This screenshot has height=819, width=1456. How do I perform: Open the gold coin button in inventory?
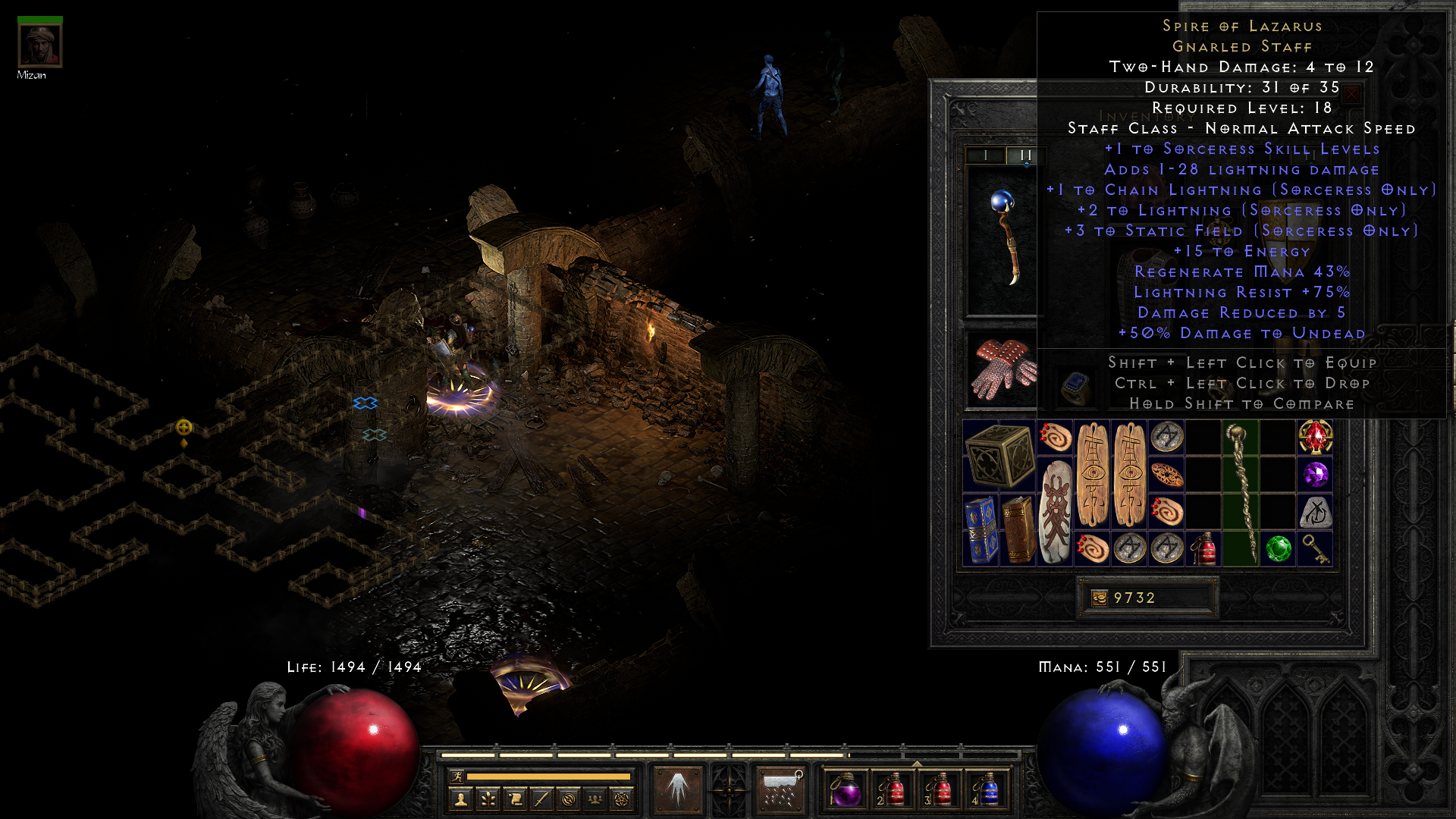[x=1099, y=598]
